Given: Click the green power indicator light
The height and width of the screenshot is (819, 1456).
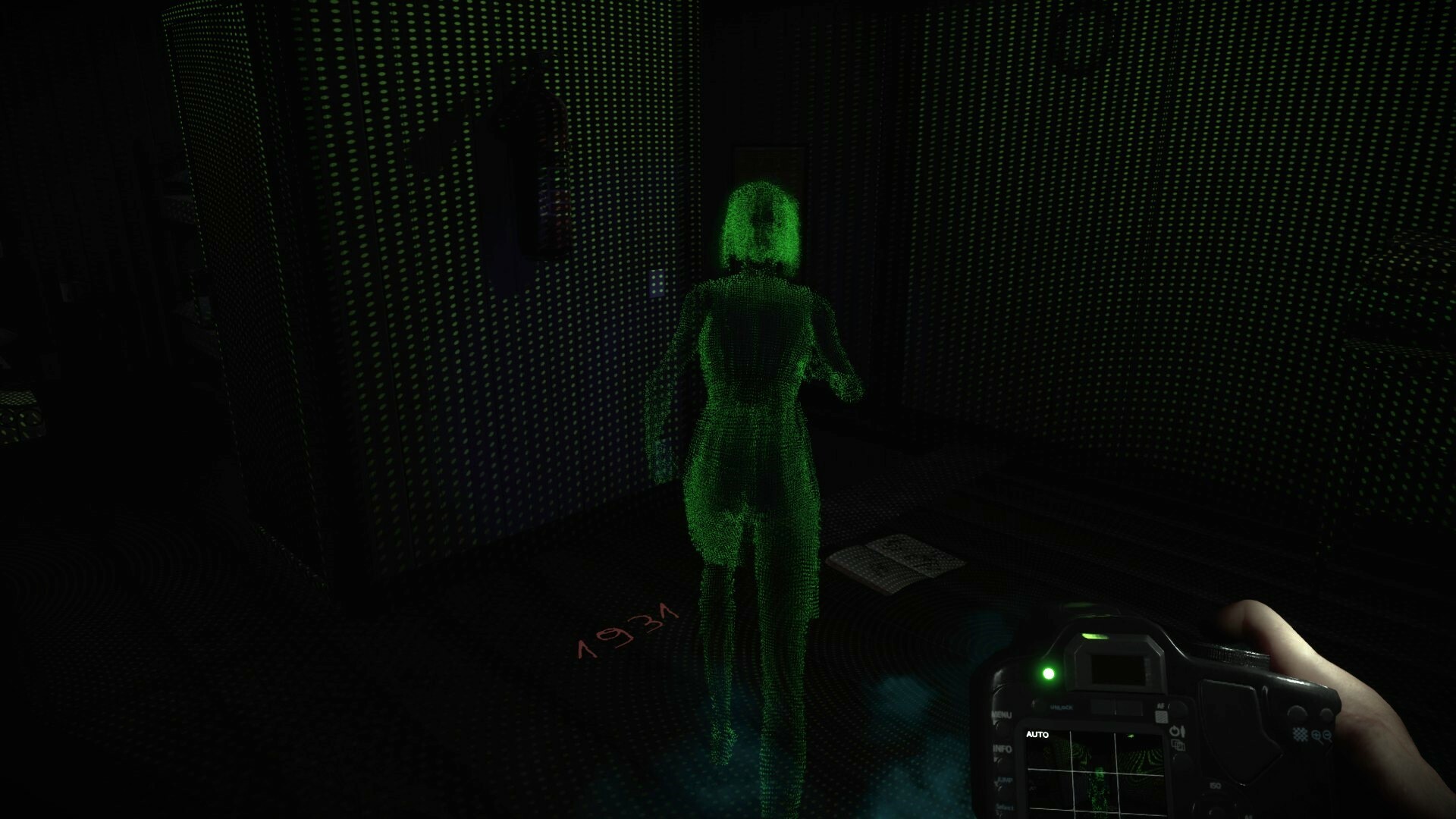Looking at the screenshot, I should click(1048, 673).
